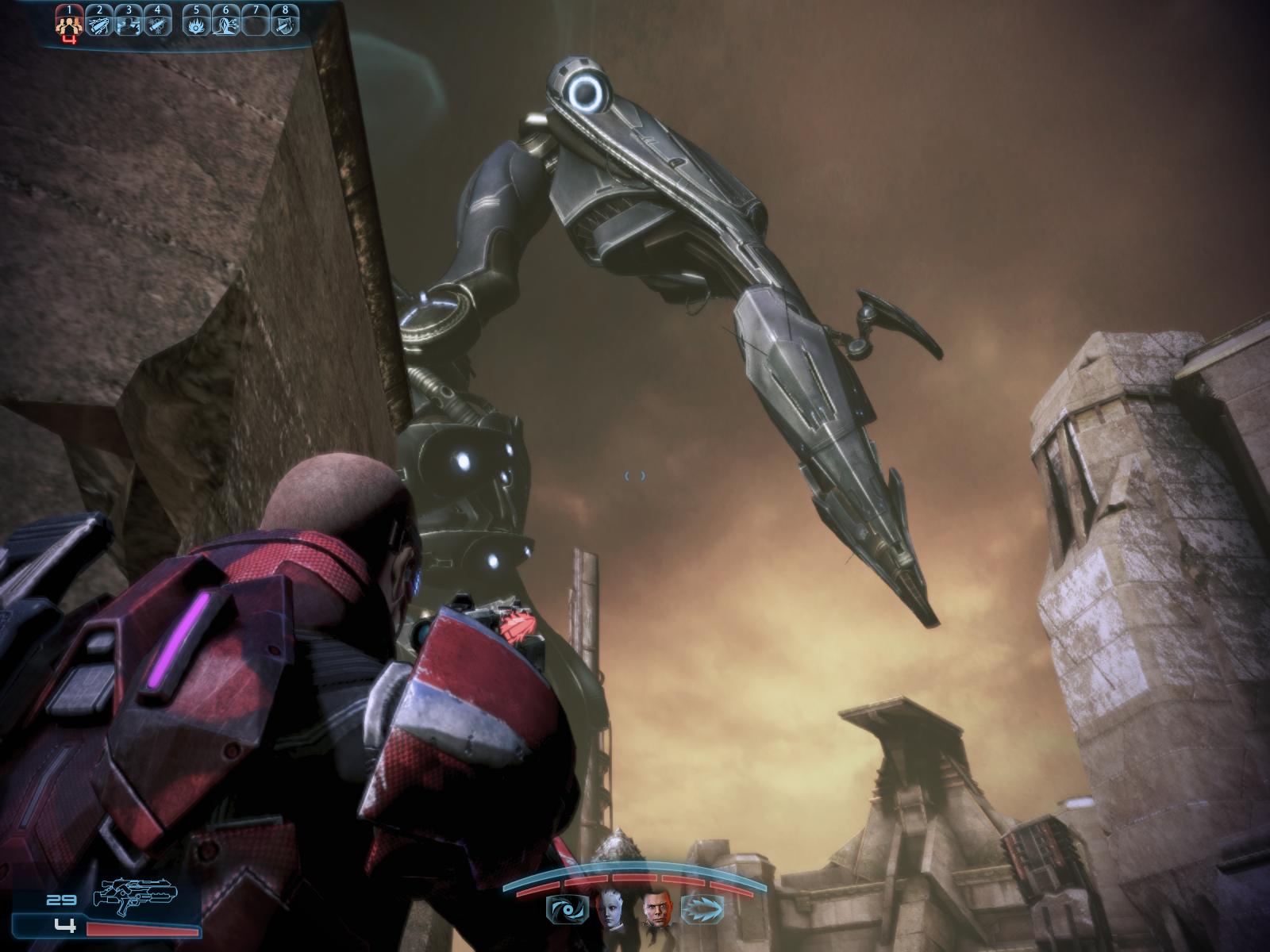The image size is (1270, 952).
Task: Click the assault rifle weapon icon
Action: point(135,896)
